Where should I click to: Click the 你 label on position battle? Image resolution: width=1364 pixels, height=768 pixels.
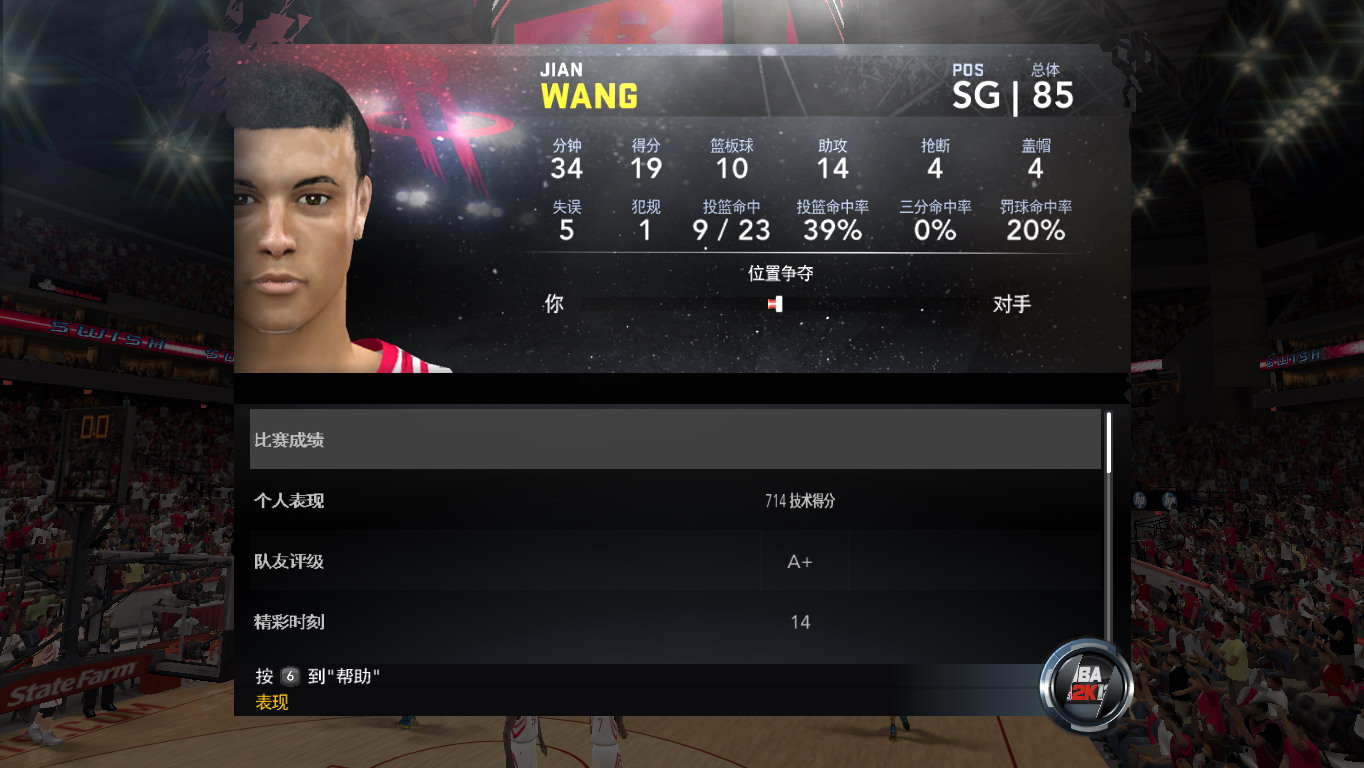[x=553, y=304]
